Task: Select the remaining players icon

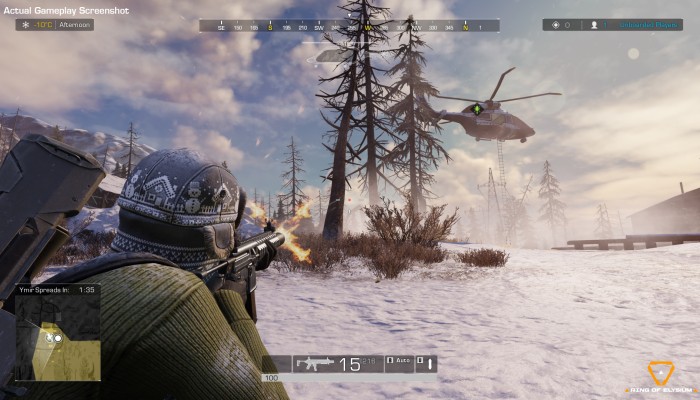Action: tap(593, 25)
